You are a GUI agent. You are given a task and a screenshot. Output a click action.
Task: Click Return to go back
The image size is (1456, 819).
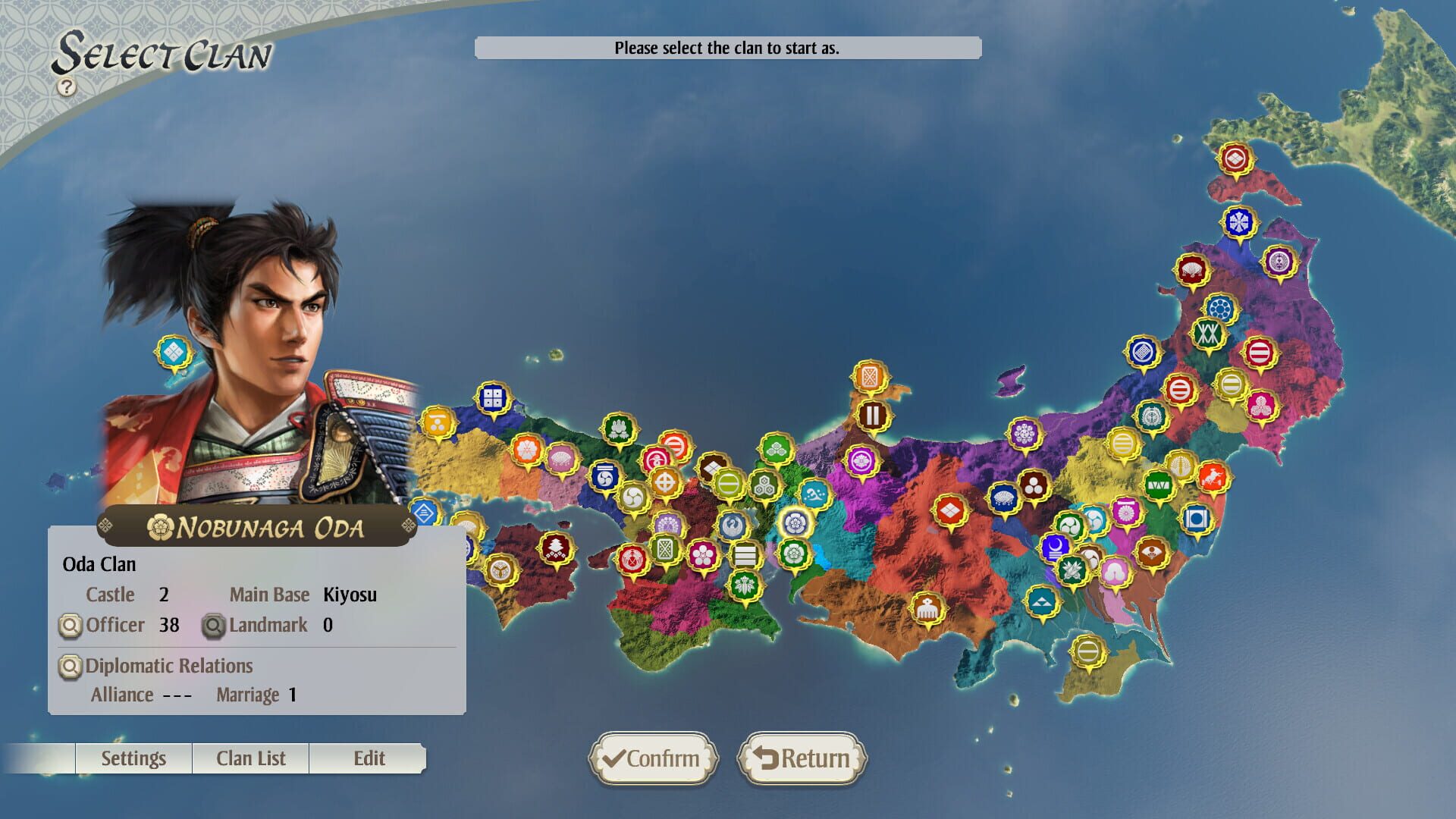click(802, 758)
